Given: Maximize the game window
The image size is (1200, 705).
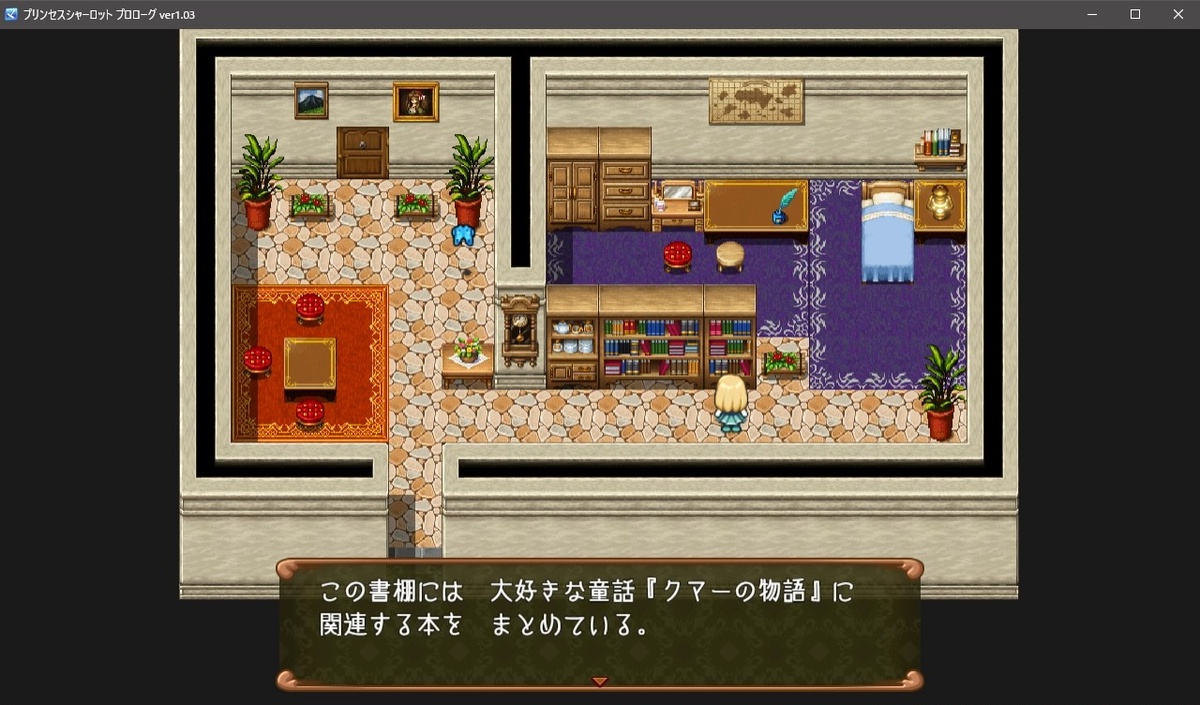Looking at the screenshot, I should pyautogui.click(x=1135, y=14).
